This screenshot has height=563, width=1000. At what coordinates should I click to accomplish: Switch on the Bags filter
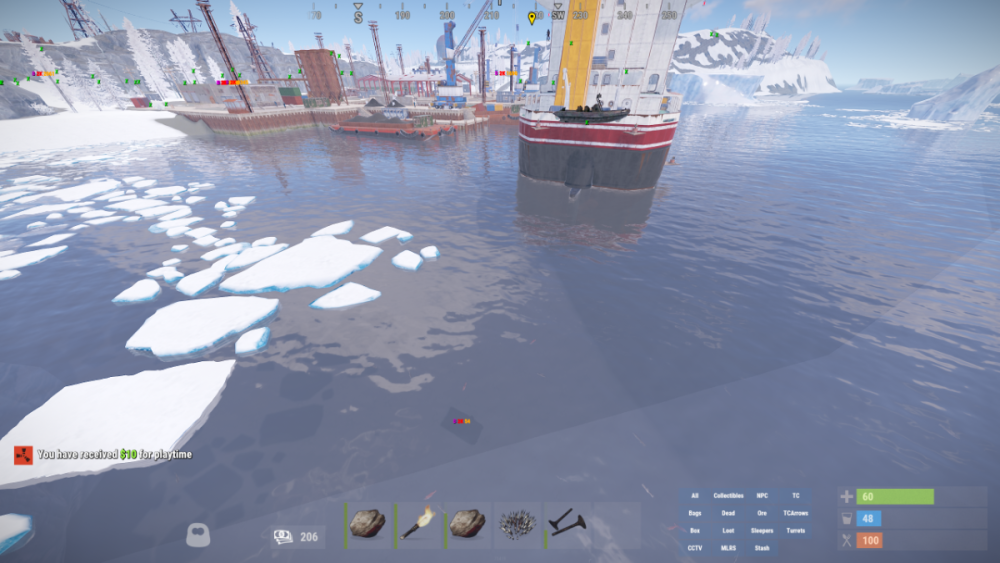pyautogui.click(x=695, y=513)
